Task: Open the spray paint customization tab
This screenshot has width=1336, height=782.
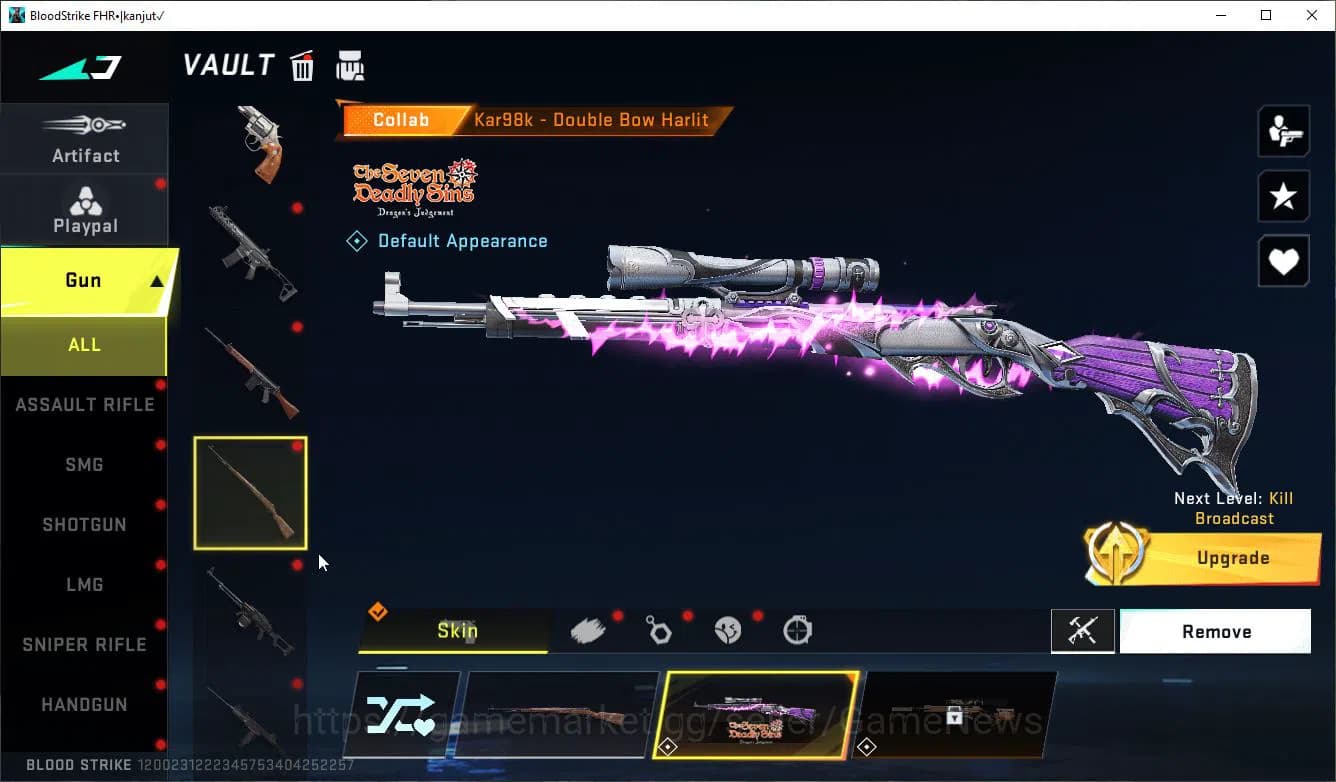Action: [x=588, y=628]
